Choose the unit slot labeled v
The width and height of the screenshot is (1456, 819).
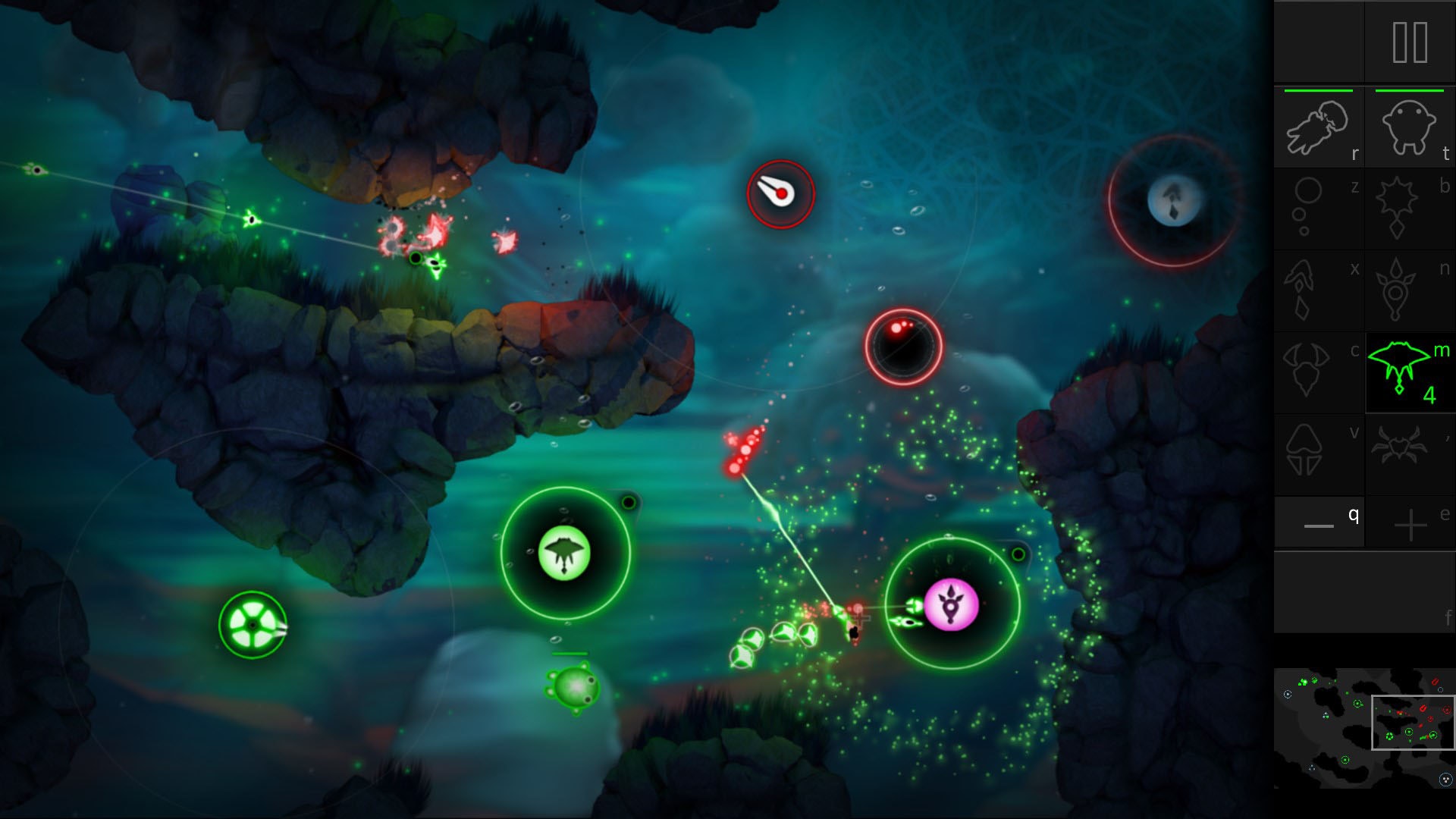[x=1318, y=453]
